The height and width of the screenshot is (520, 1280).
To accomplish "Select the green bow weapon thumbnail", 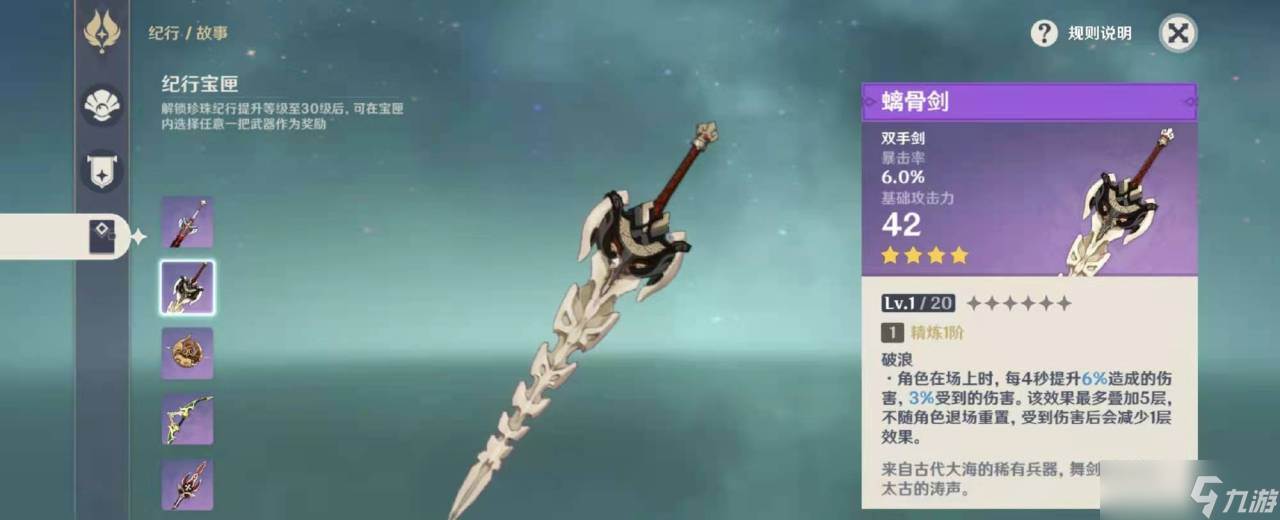I will coord(187,419).
